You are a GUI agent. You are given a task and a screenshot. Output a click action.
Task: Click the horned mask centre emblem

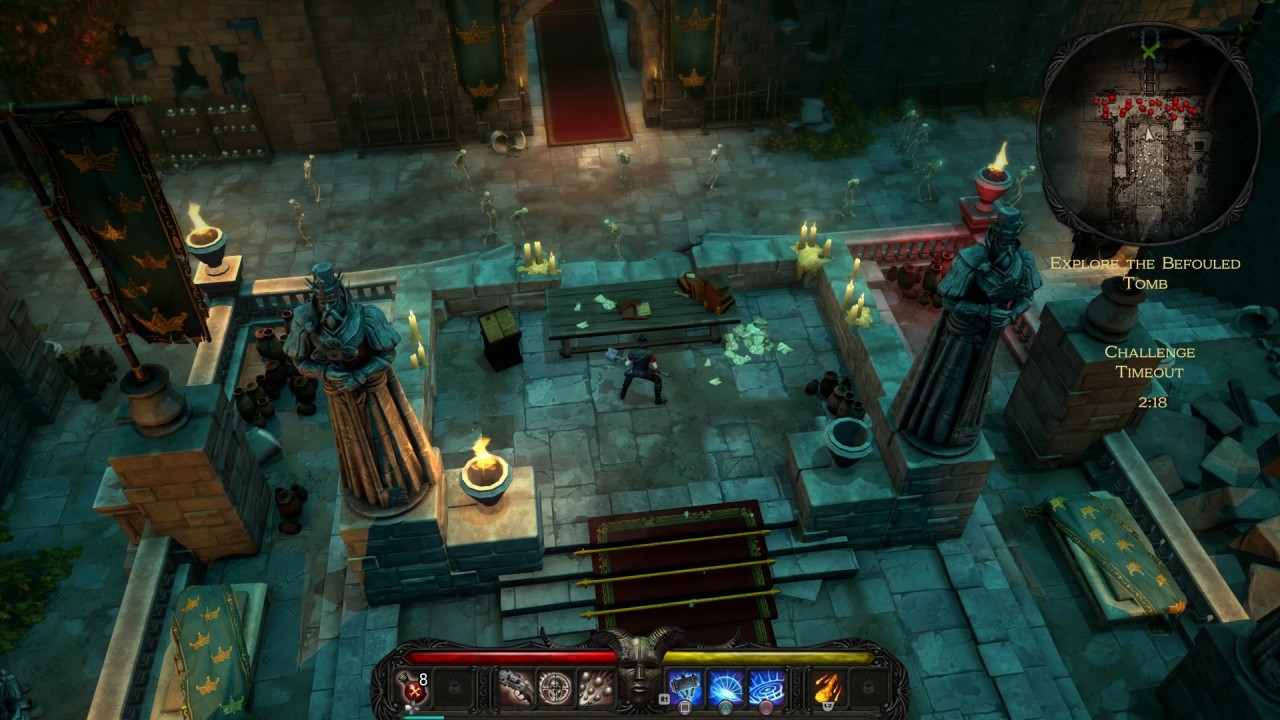tap(640, 674)
